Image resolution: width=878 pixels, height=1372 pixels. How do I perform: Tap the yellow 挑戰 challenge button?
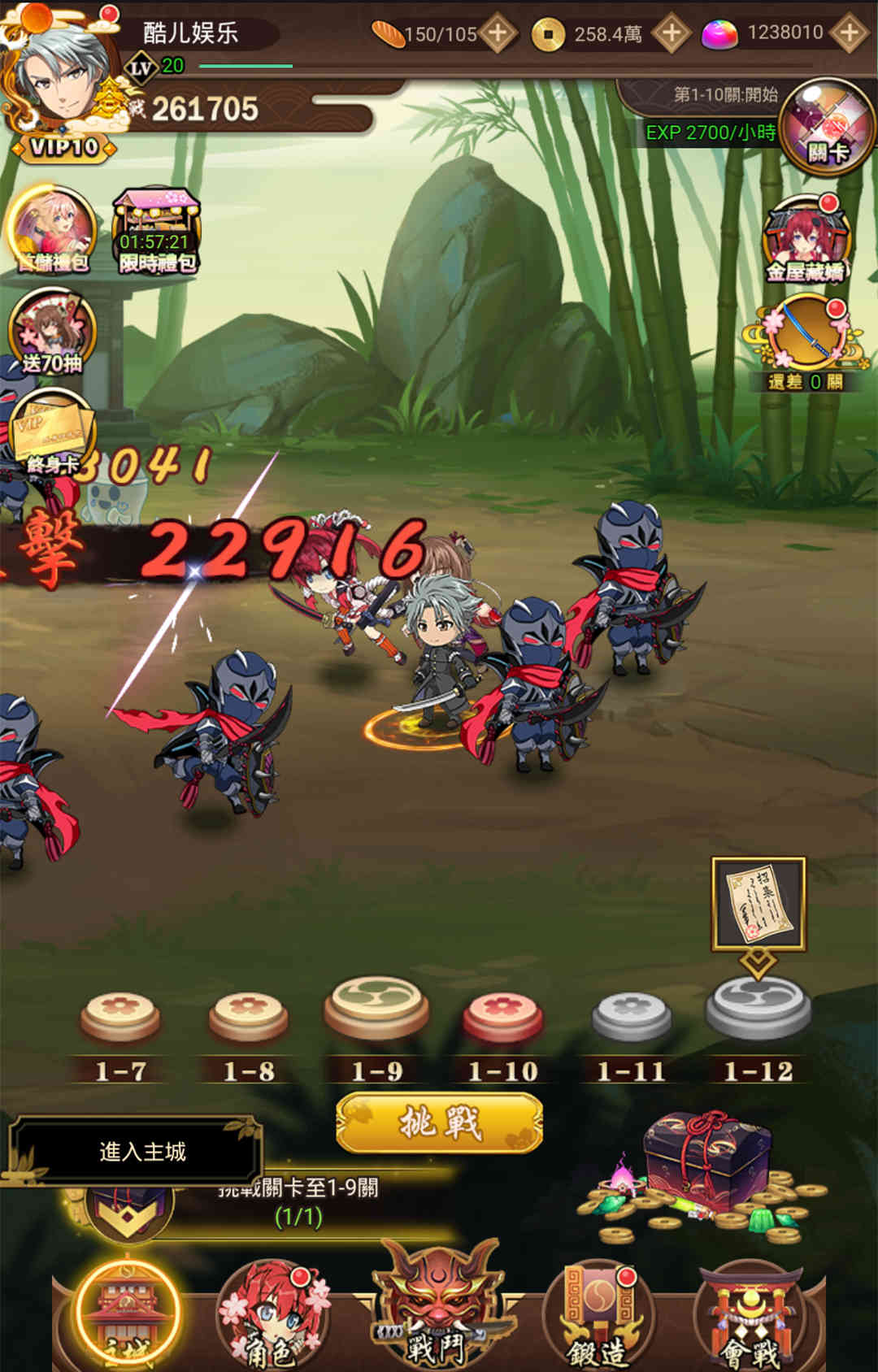(x=439, y=1123)
